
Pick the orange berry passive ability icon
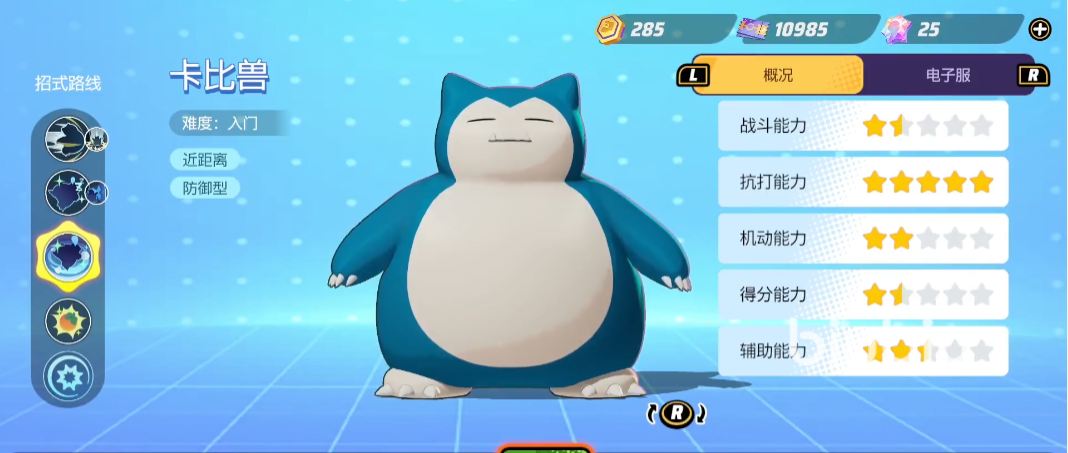68,321
